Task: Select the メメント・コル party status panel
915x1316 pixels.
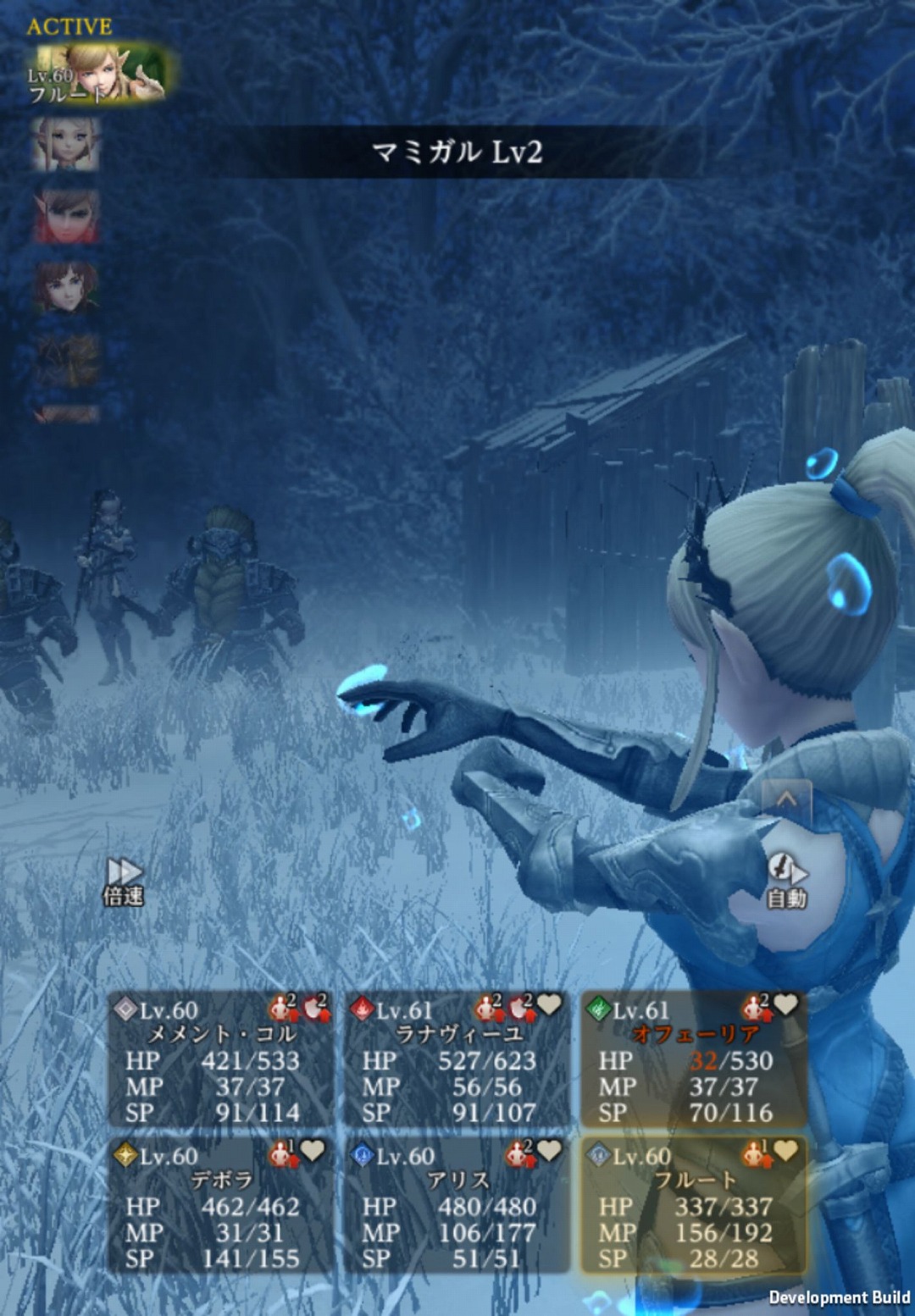Action: point(221,1060)
